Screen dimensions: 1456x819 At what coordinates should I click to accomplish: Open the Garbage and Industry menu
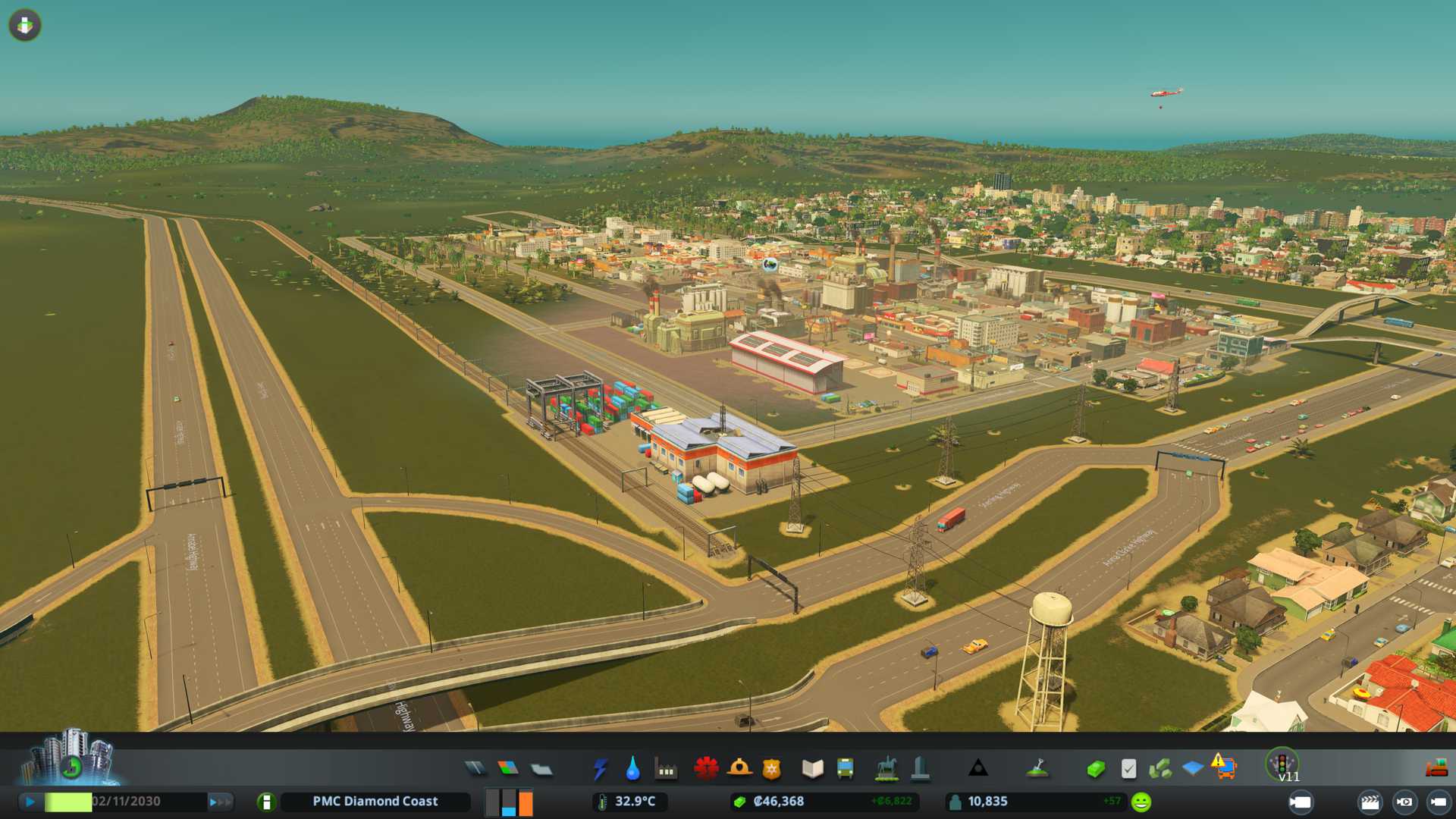(667, 769)
